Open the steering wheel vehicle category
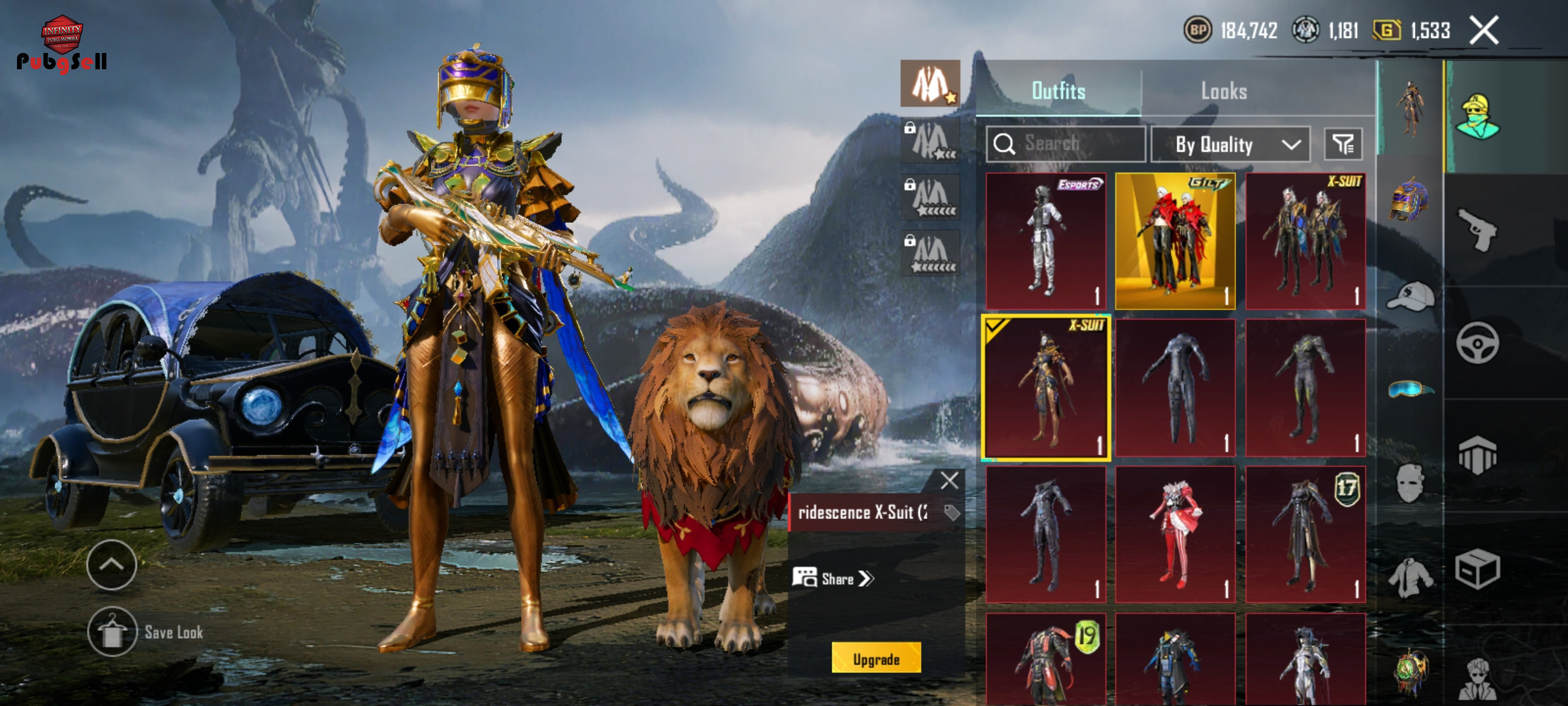The image size is (1568, 706). click(1477, 343)
